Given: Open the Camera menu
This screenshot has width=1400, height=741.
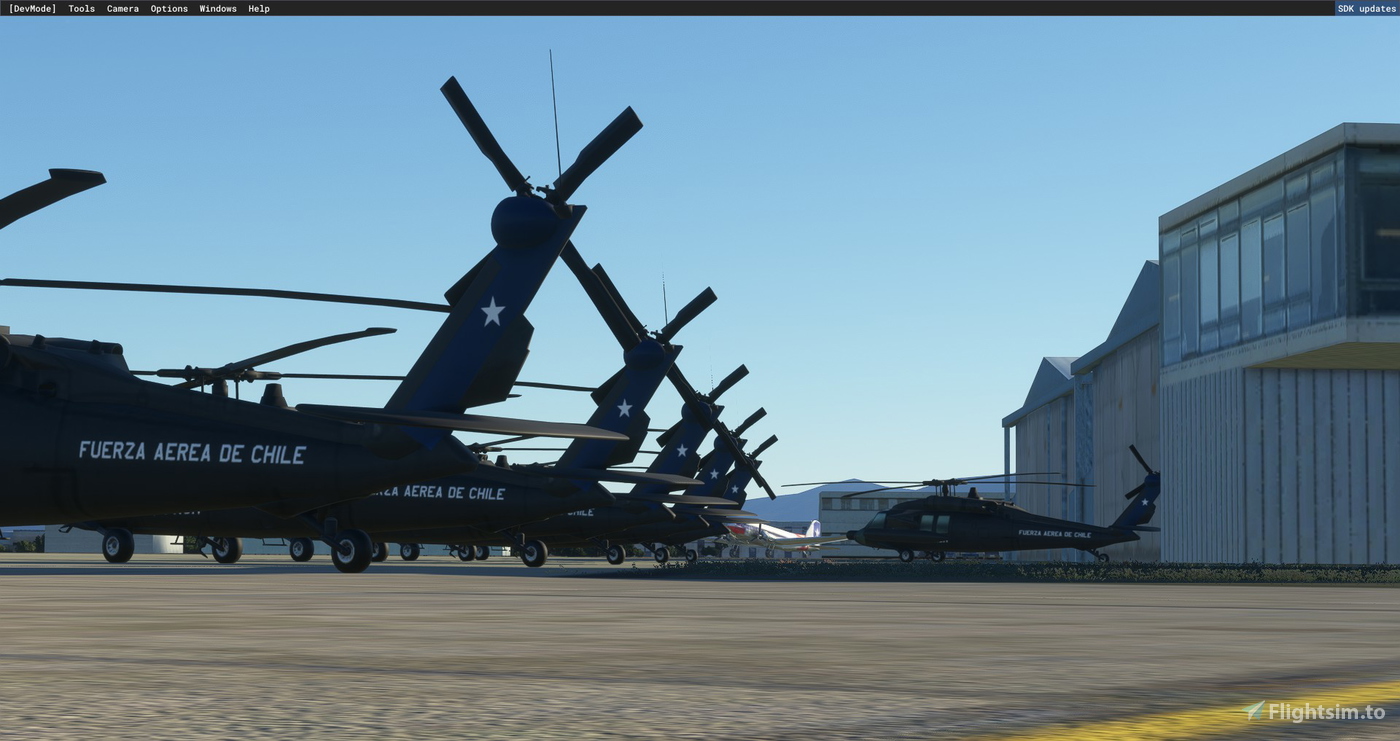Looking at the screenshot, I should pos(122,8).
